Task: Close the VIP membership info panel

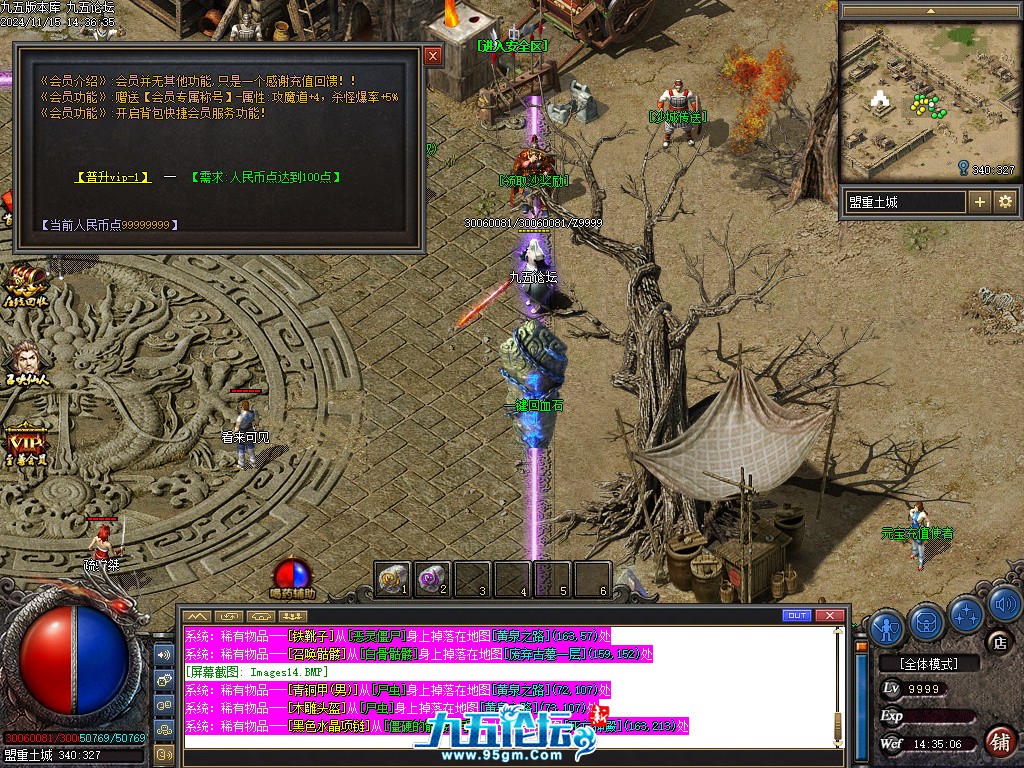Action: pyautogui.click(x=433, y=57)
